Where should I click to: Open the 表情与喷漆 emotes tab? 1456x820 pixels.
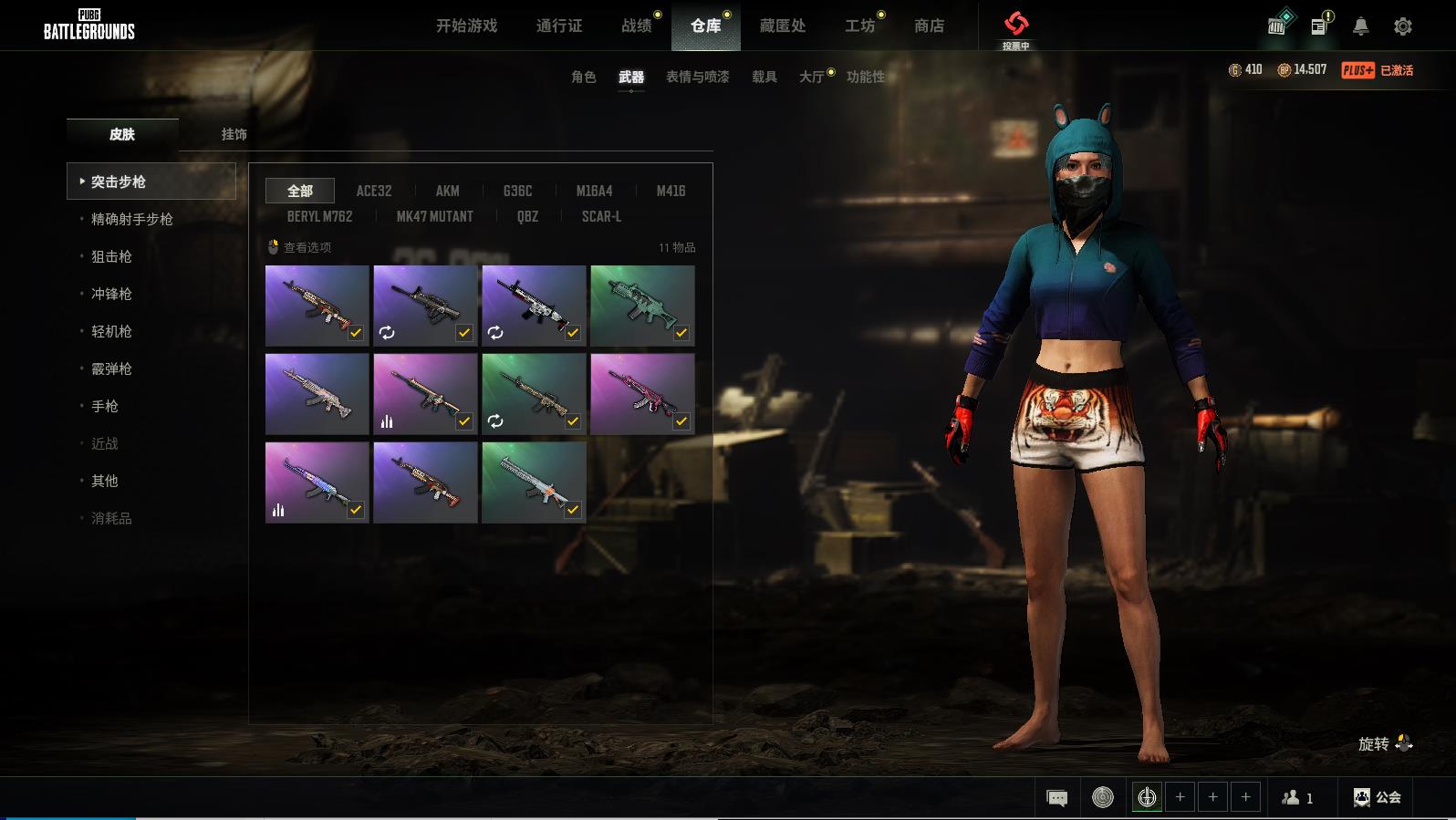point(697,77)
